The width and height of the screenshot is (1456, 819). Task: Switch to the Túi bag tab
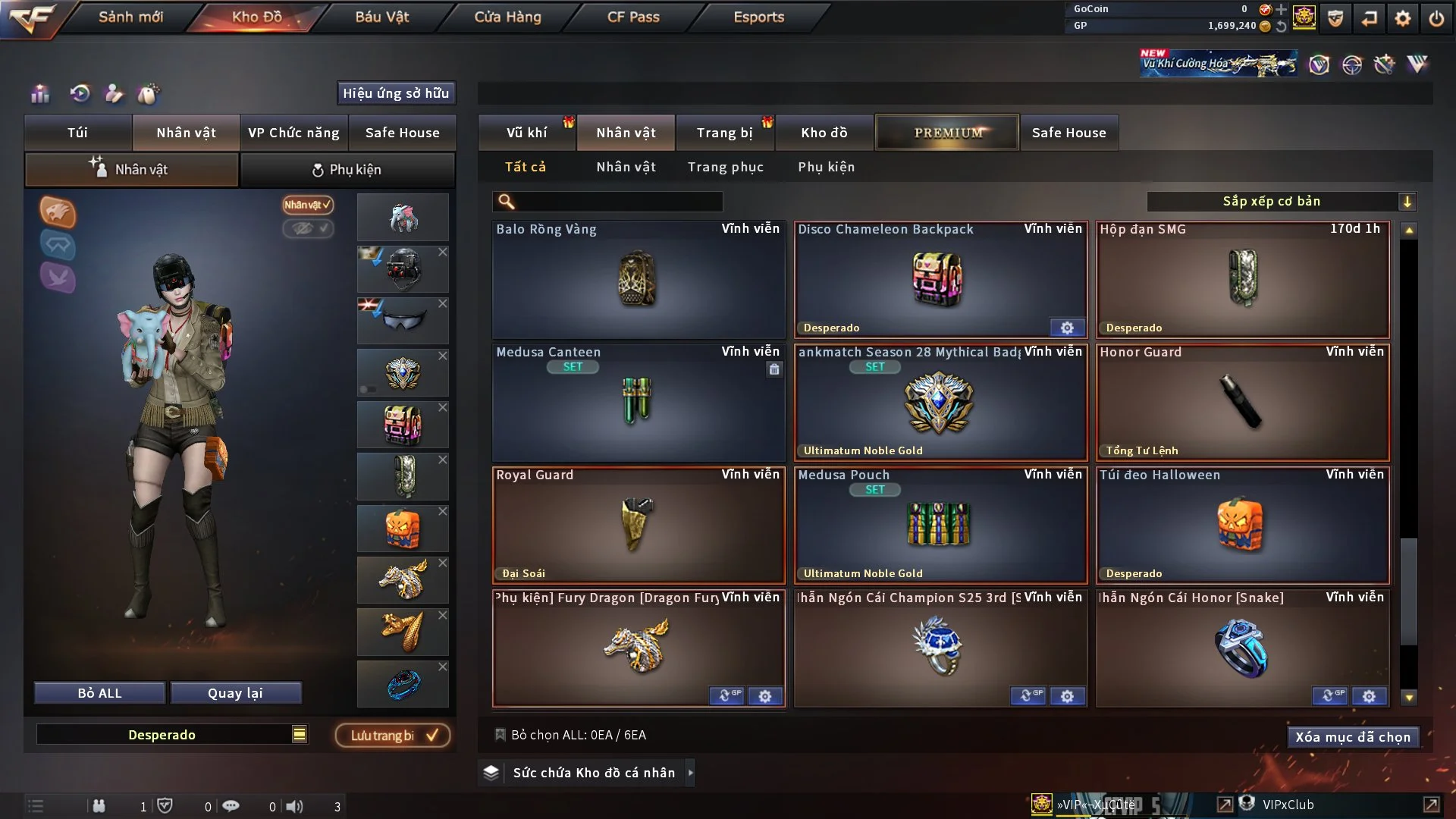(77, 133)
